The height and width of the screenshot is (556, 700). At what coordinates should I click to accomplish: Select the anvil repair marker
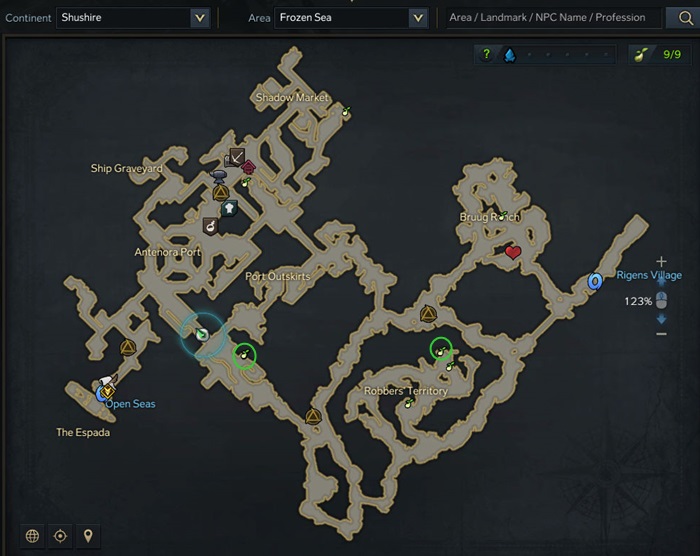click(x=219, y=176)
